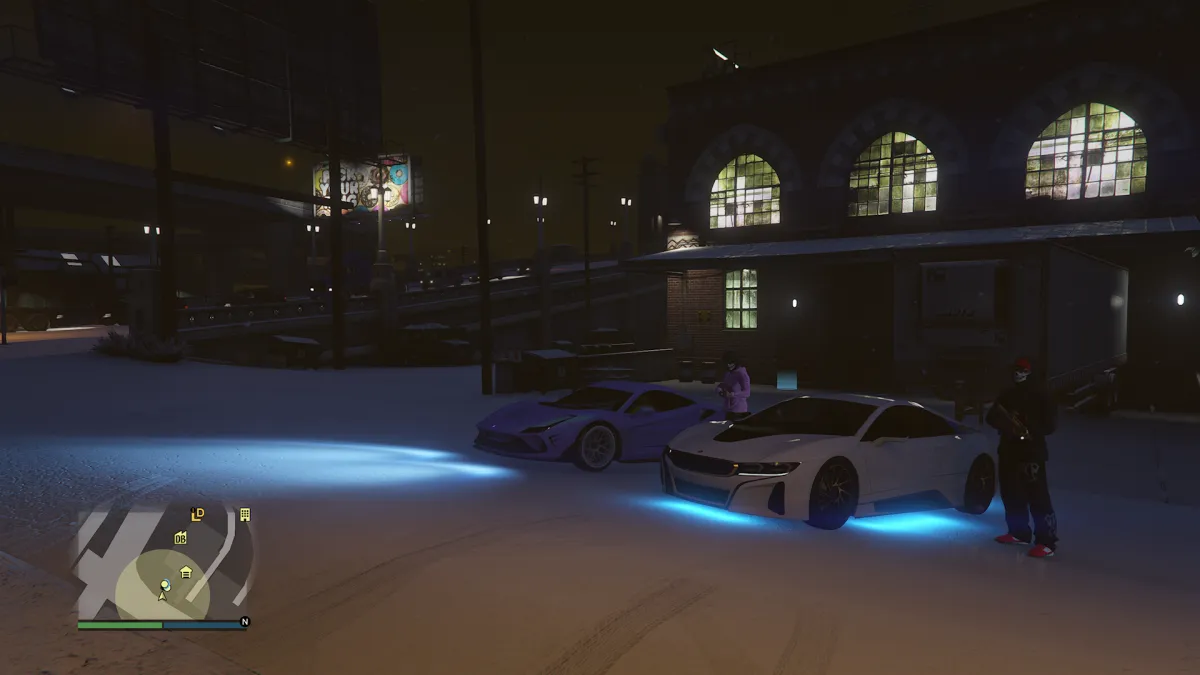Select the office building marker on minimap

tap(244, 514)
